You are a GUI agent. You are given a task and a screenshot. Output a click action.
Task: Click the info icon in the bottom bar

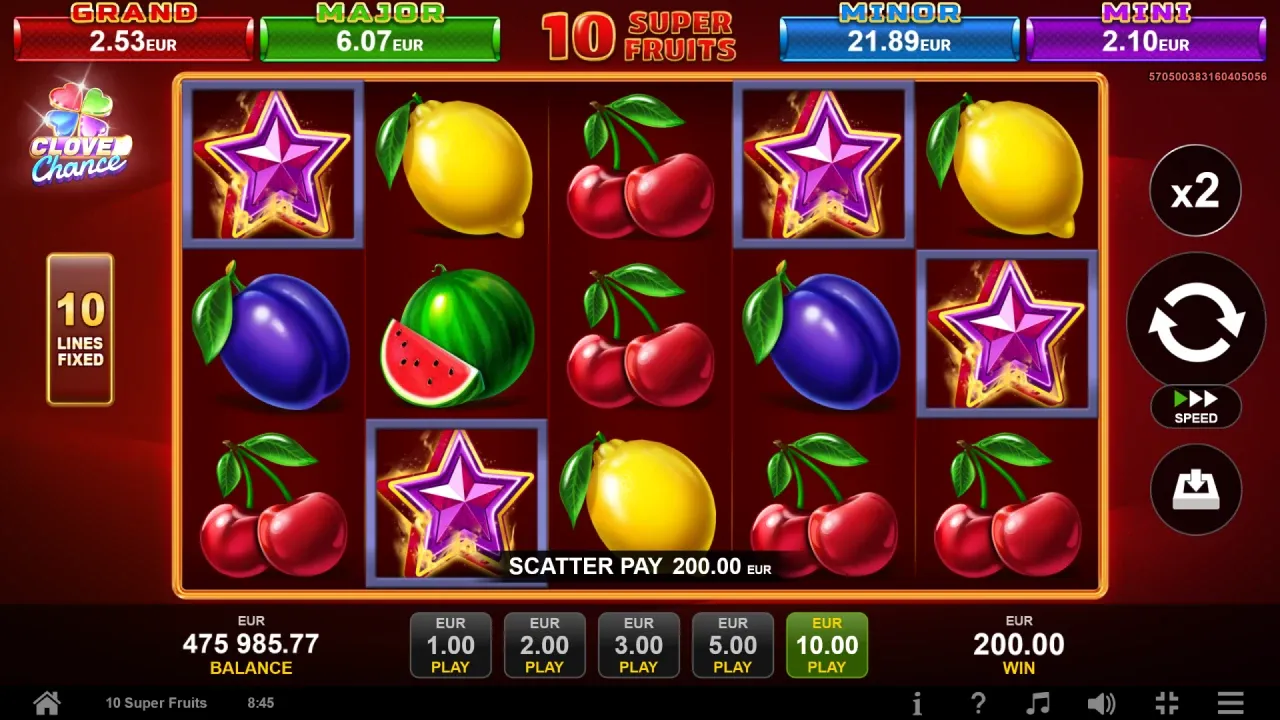pos(918,703)
